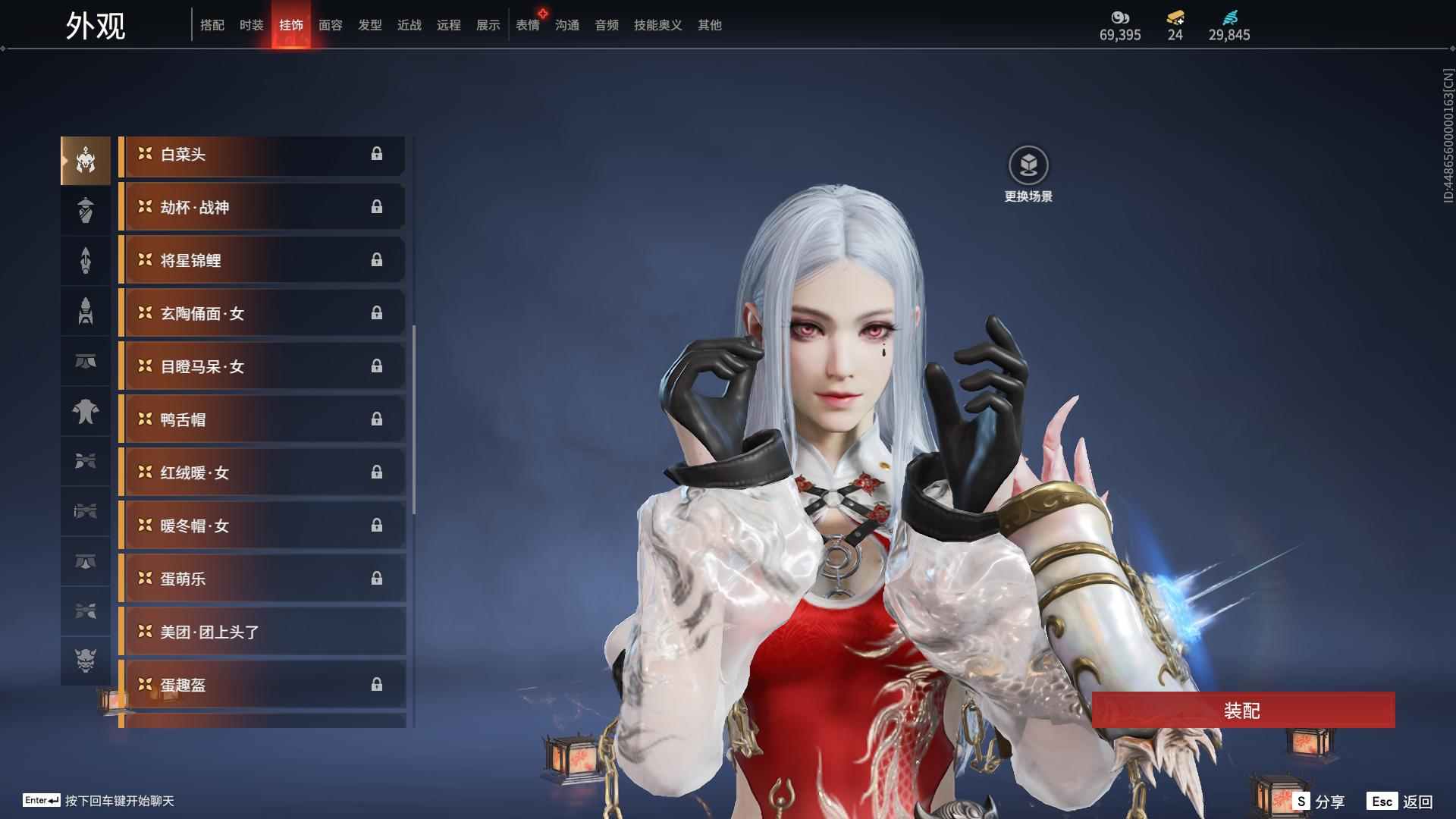
Task: Select the 面容 tab
Action: pos(331,25)
